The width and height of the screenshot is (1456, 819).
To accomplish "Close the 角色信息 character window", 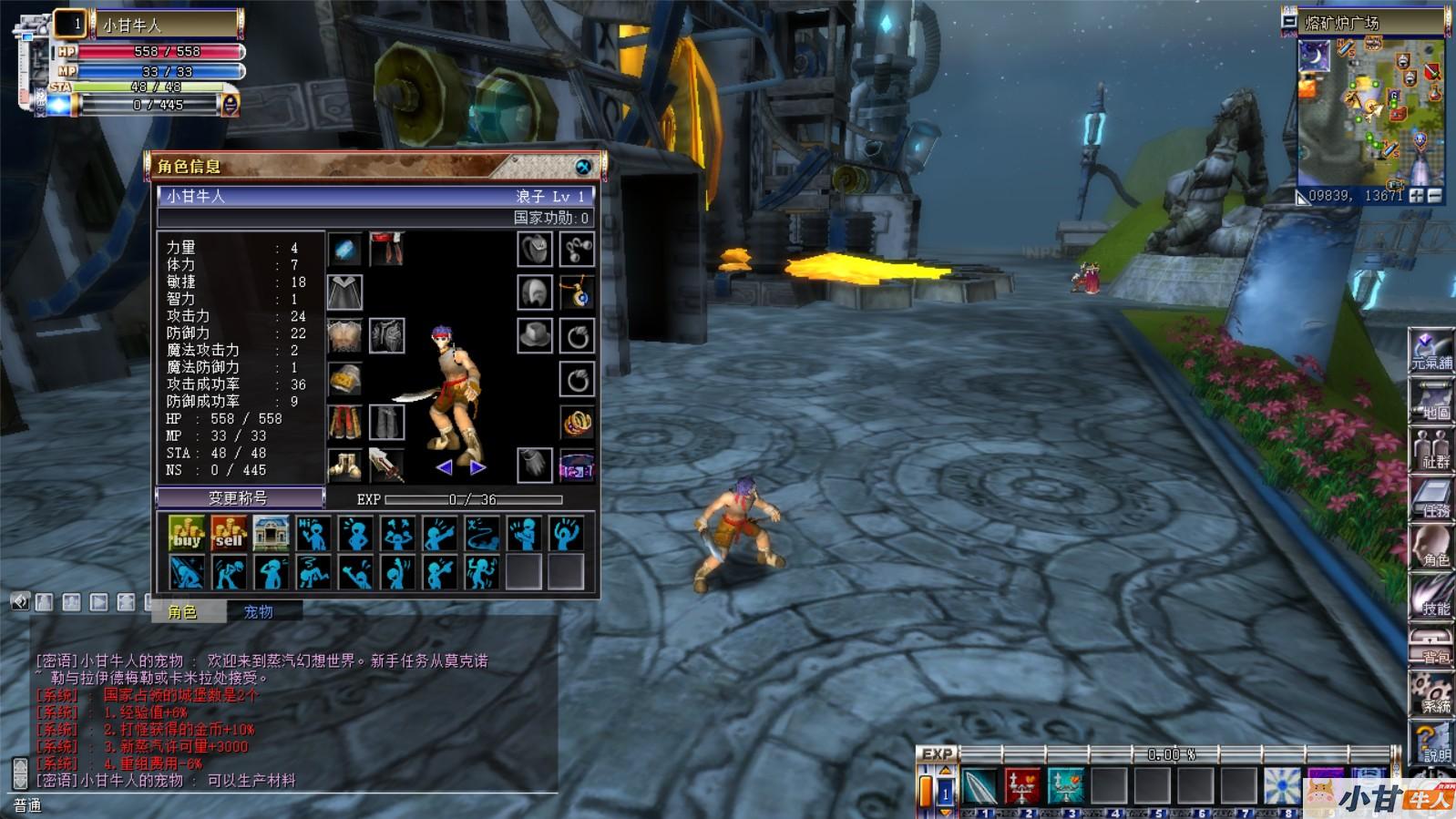I will click(x=583, y=167).
